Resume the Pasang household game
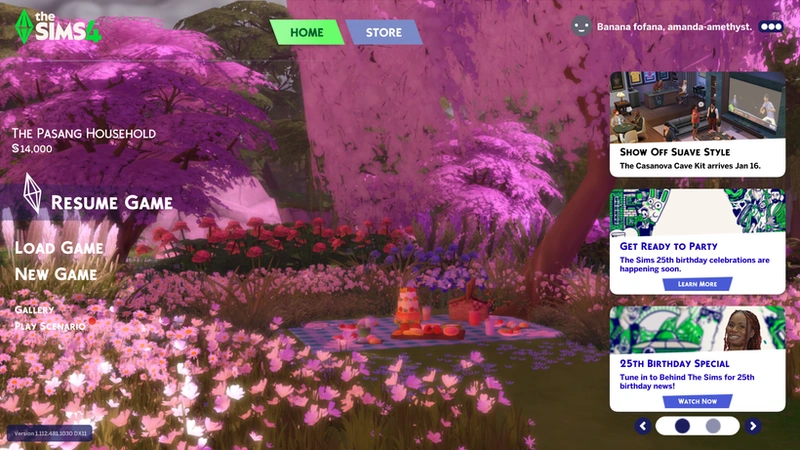The height and width of the screenshot is (450, 800). point(111,202)
